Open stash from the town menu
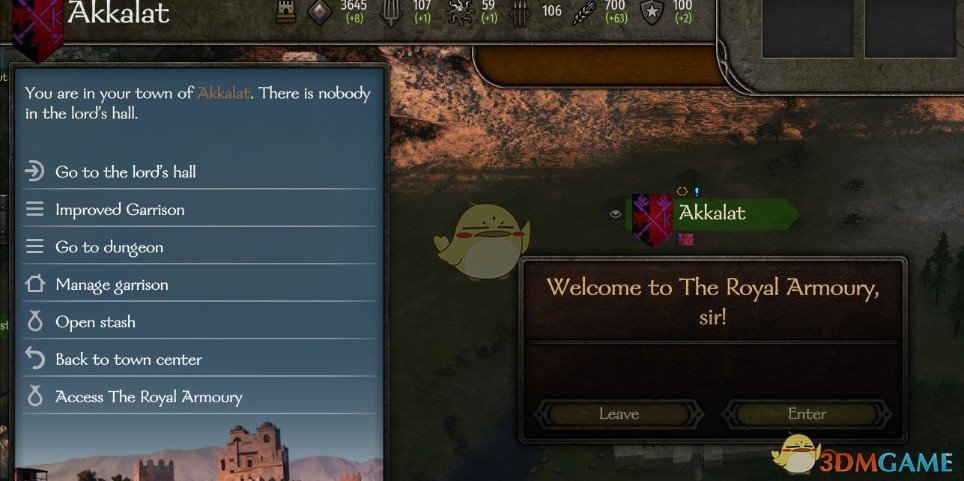 [95, 322]
